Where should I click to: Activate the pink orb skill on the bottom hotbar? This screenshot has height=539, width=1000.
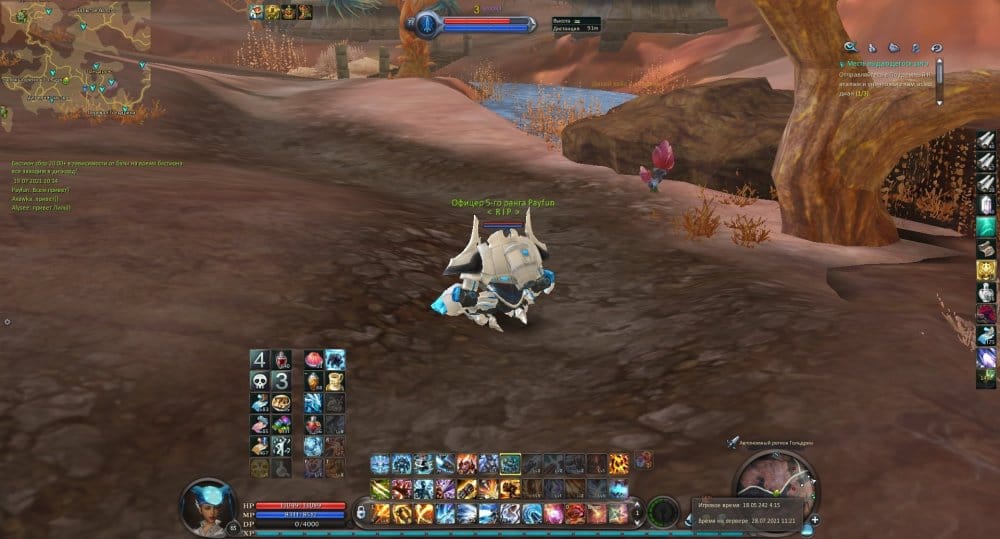point(554,514)
